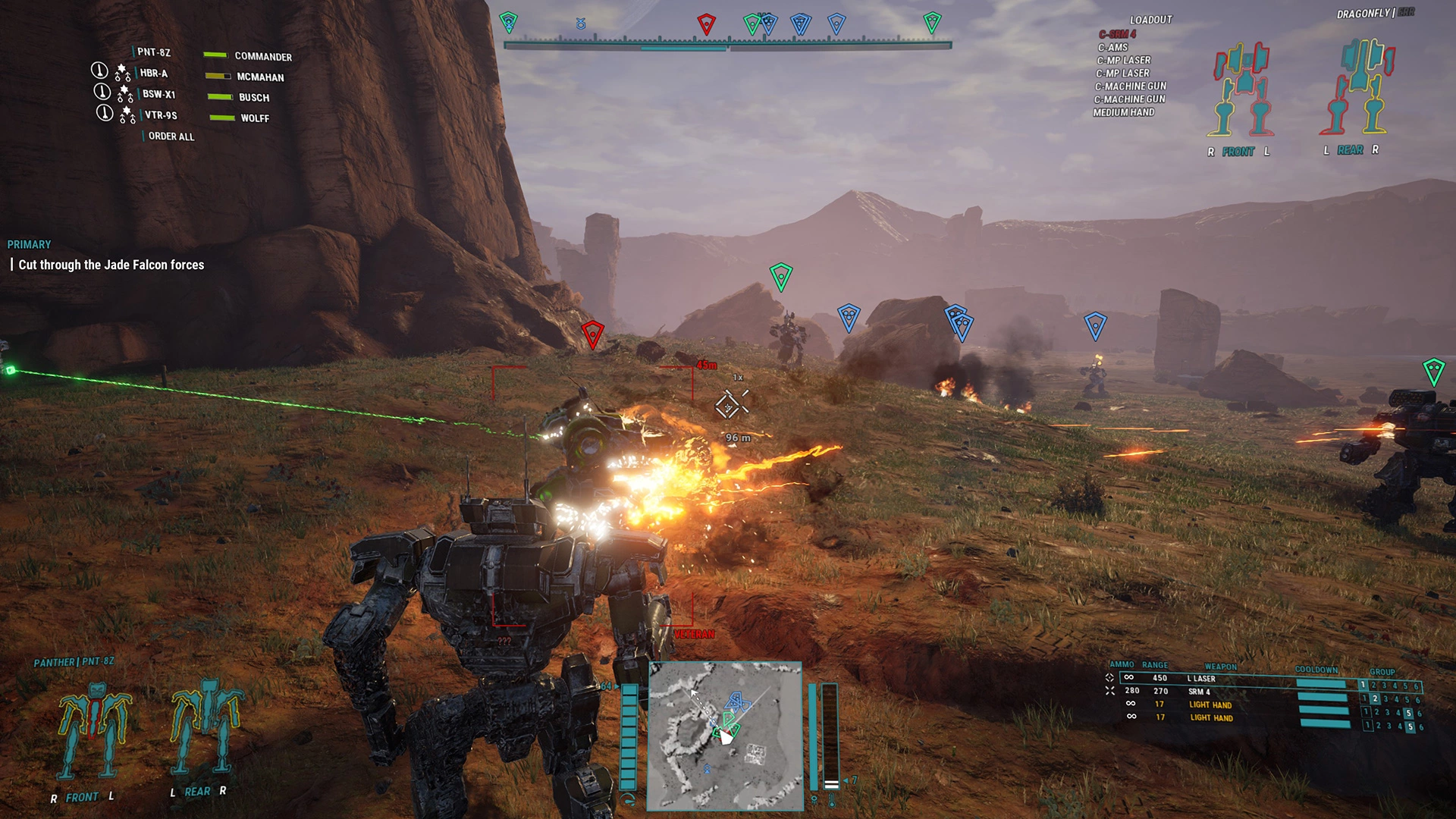Click the primary objective tracker text
This screenshot has height=819, width=1456.
pos(111,265)
